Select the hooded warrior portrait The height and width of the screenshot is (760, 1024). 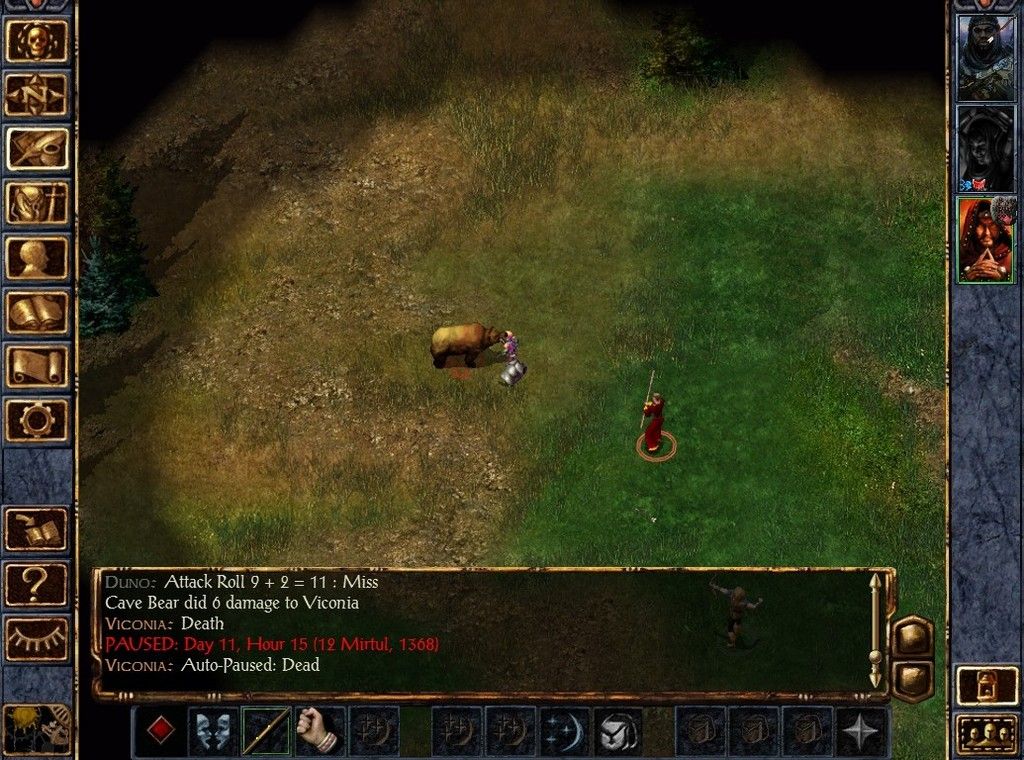click(x=985, y=57)
